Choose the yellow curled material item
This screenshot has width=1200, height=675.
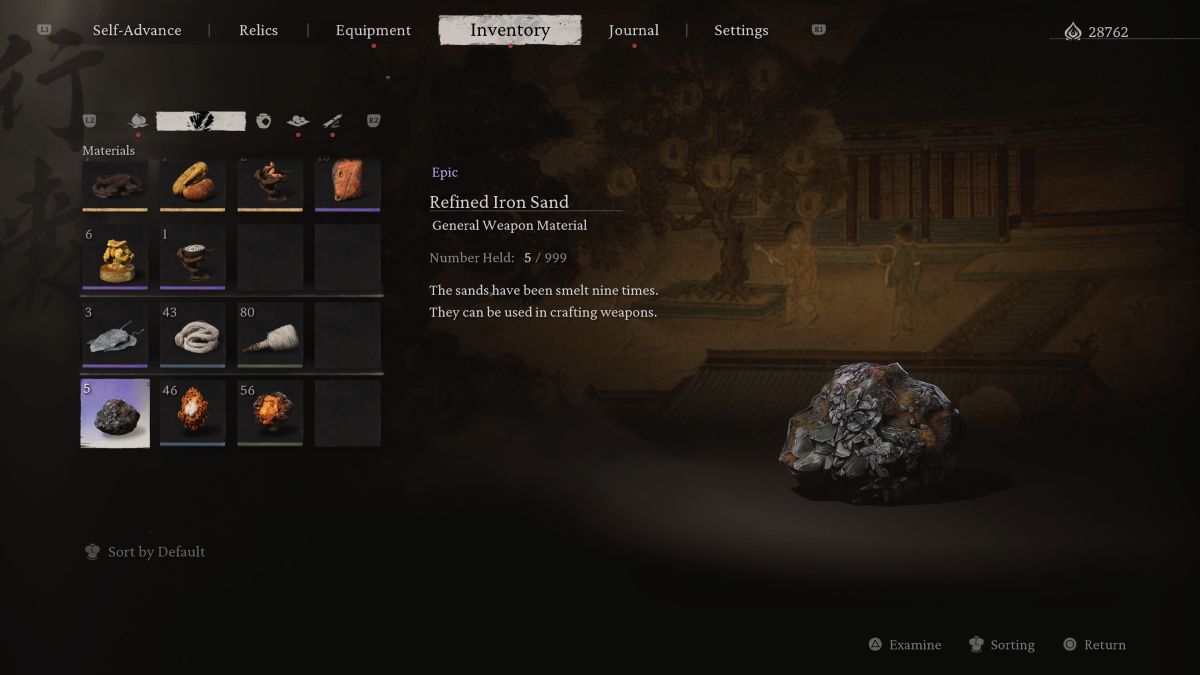[192, 183]
